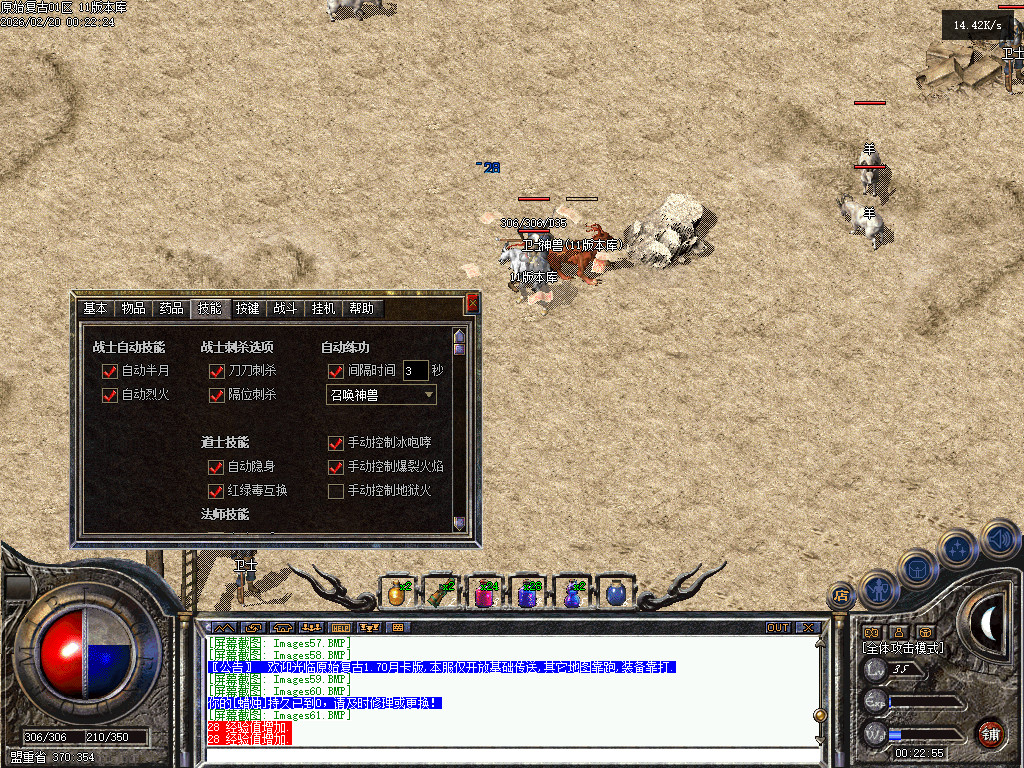The width and height of the screenshot is (1024, 768).
Task: Enable the 手动控制地狱火 checkbox
Action: [x=336, y=491]
